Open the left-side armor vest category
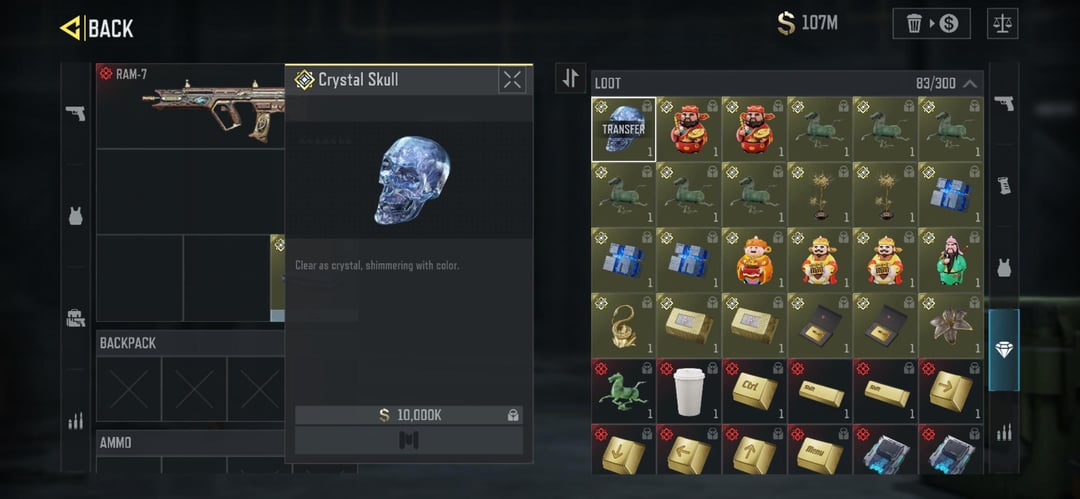The width and height of the screenshot is (1080, 499). point(75,215)
